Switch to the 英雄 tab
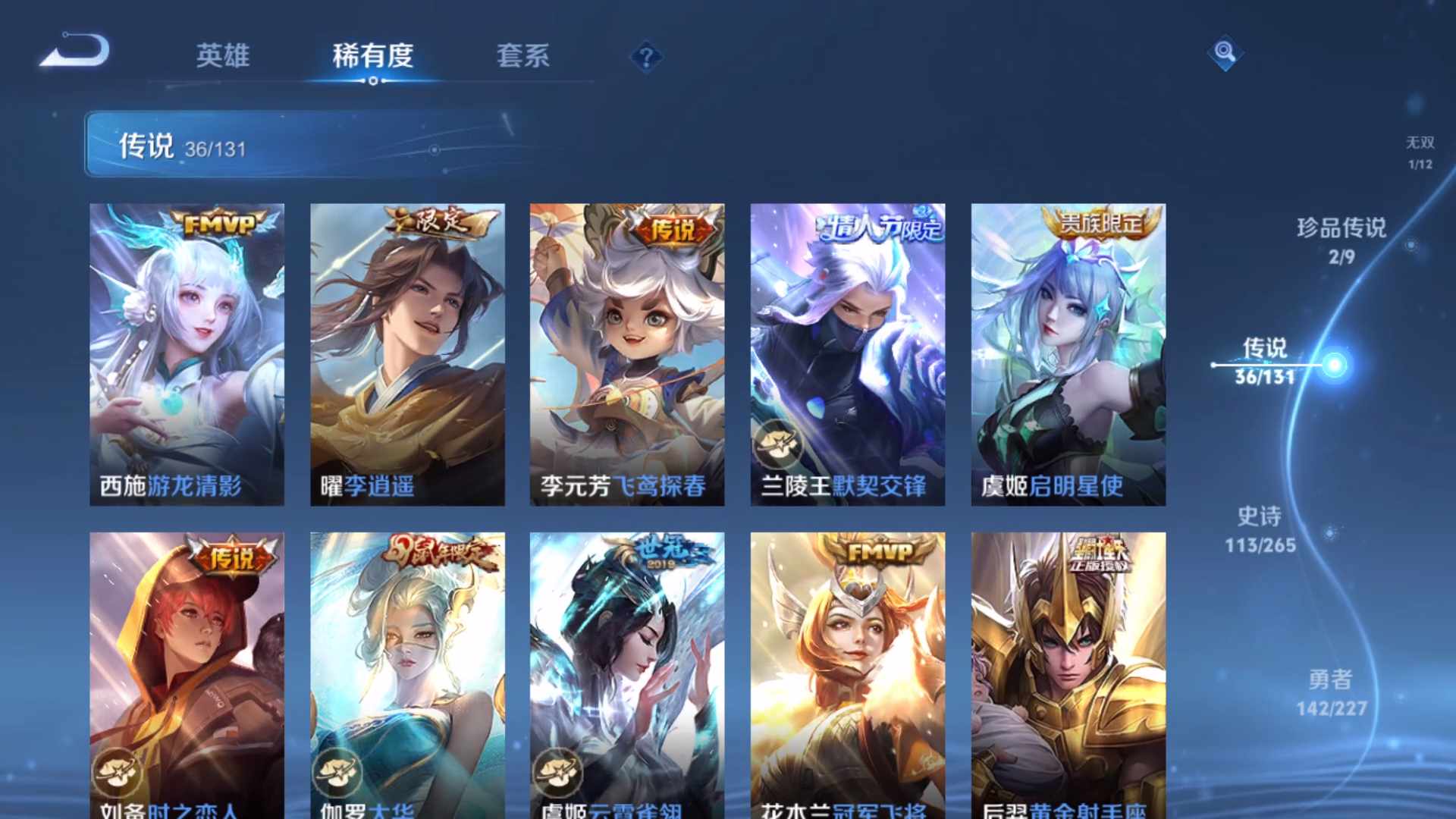The width and height of the screenshot is (1456, 819). [x=222, y=55]
